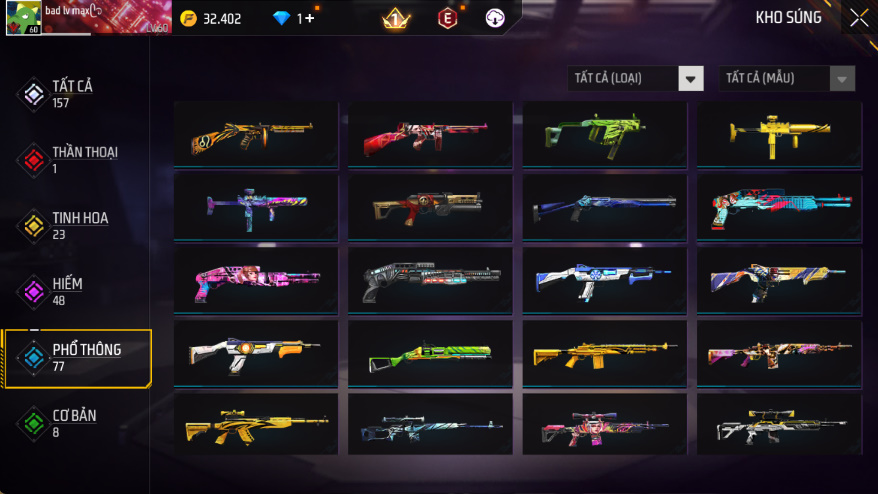Viewport: 878px width, 494px height.
Task: Select the green and yellow Vector skin
Action: pos(604,133)
